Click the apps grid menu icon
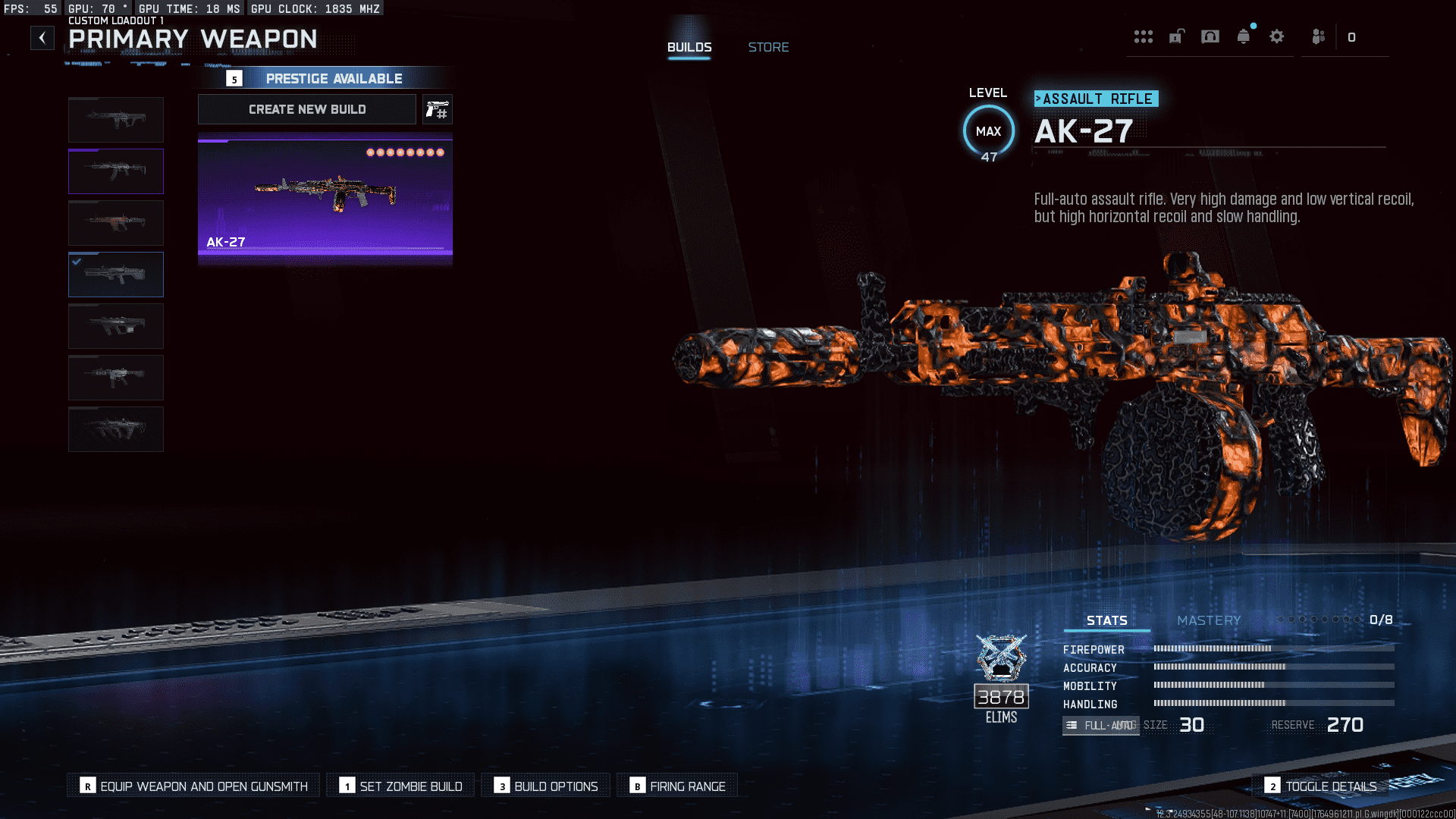Viewport: 1456px width, 819px height. click(1144, 36)
